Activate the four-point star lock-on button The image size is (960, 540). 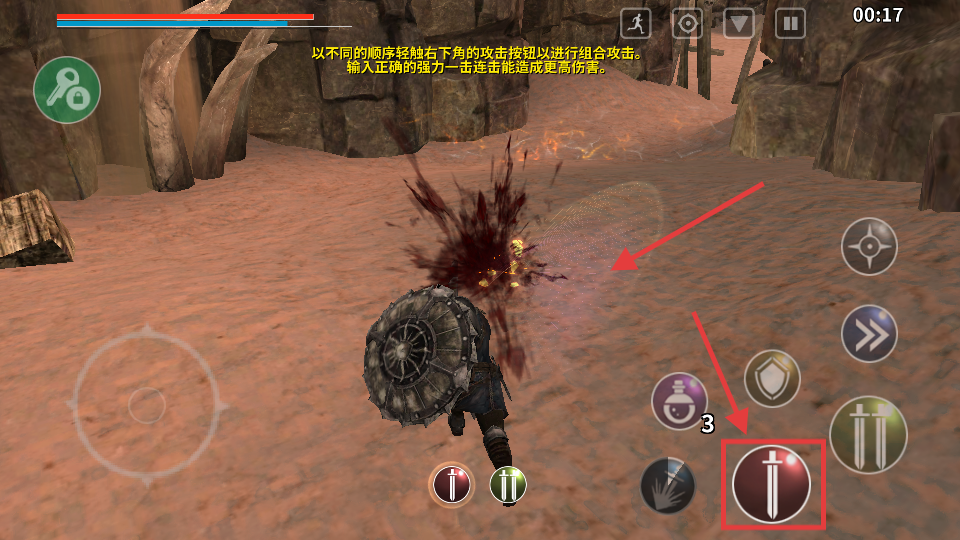(x=868, y=246)
